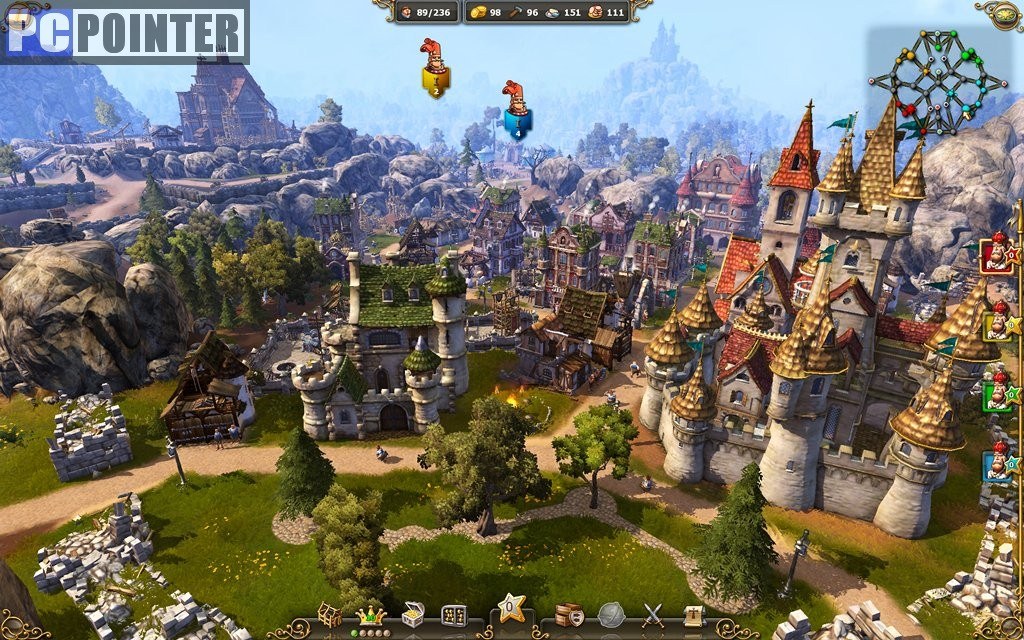Select the yellow player portrait
The width and height of the screenshot is (1024, 640).
[x=997, y=323]
